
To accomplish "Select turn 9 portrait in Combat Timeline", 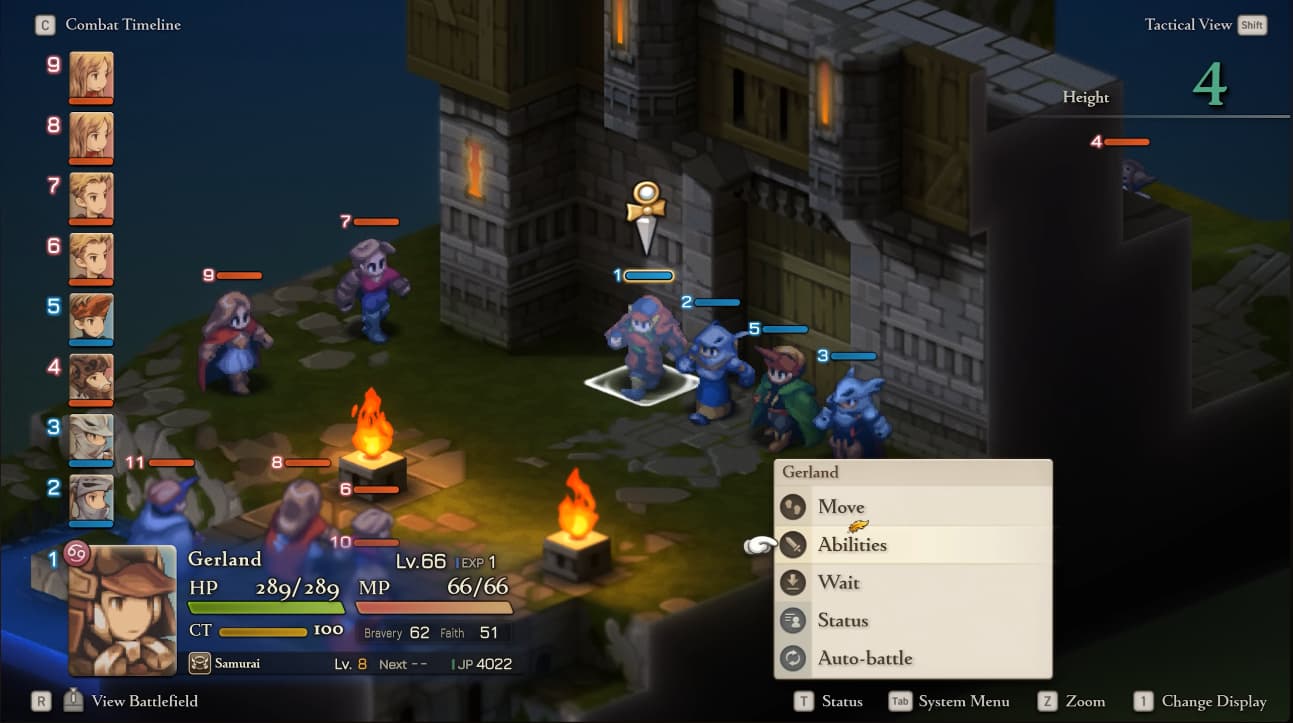I will 91,75.
